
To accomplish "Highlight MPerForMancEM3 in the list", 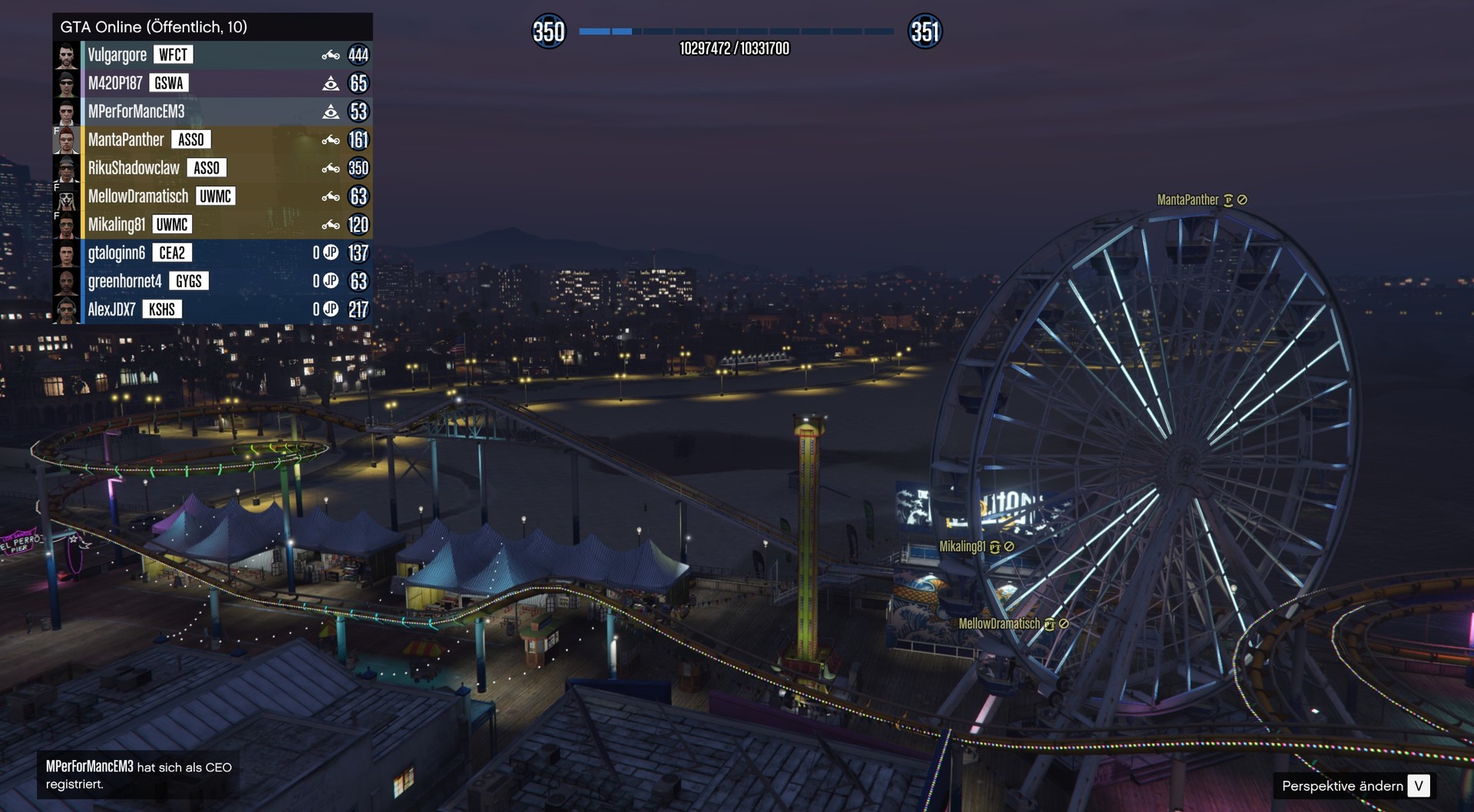I will point(136,112).
